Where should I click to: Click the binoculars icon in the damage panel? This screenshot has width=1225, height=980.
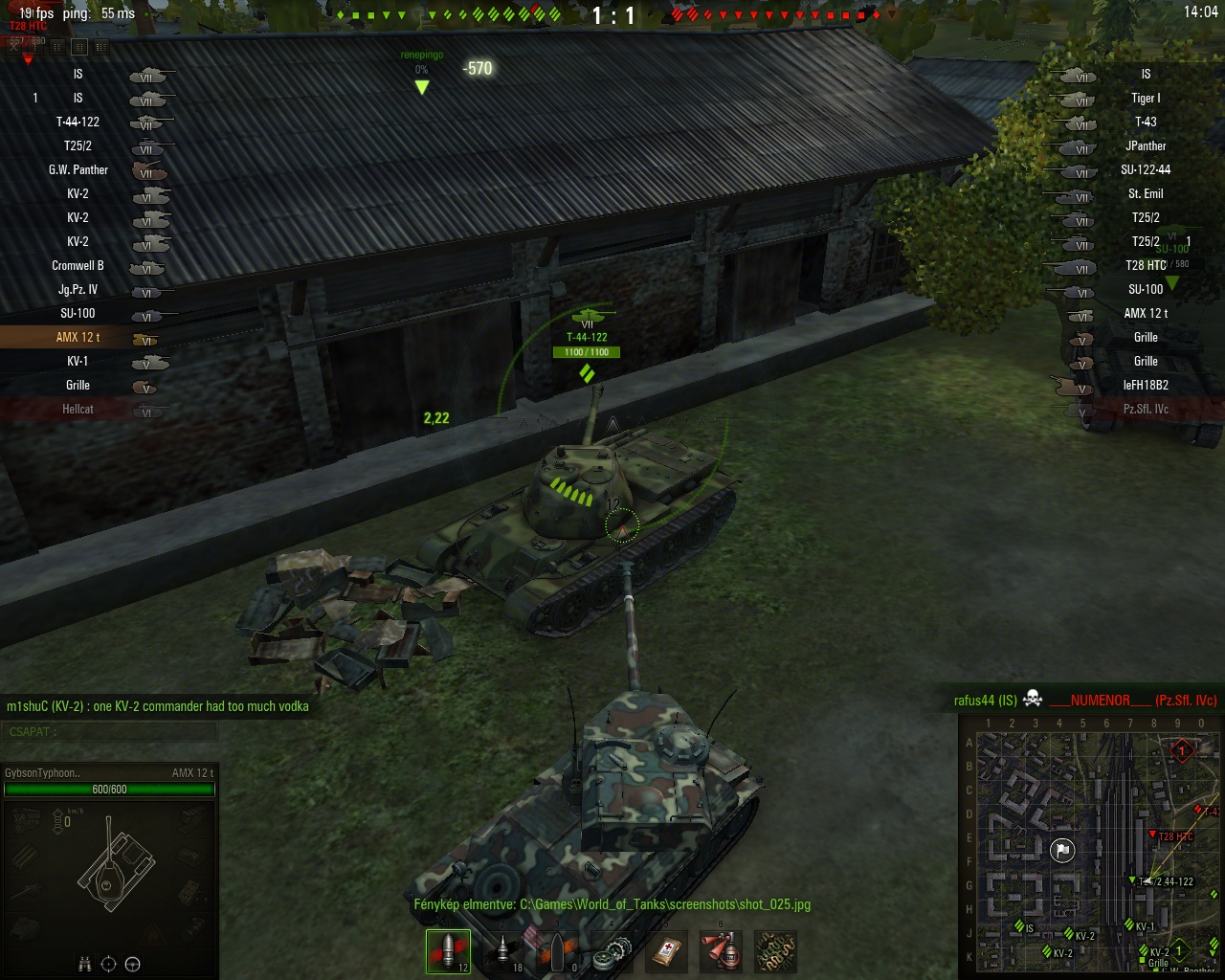[x=84, y=964]
